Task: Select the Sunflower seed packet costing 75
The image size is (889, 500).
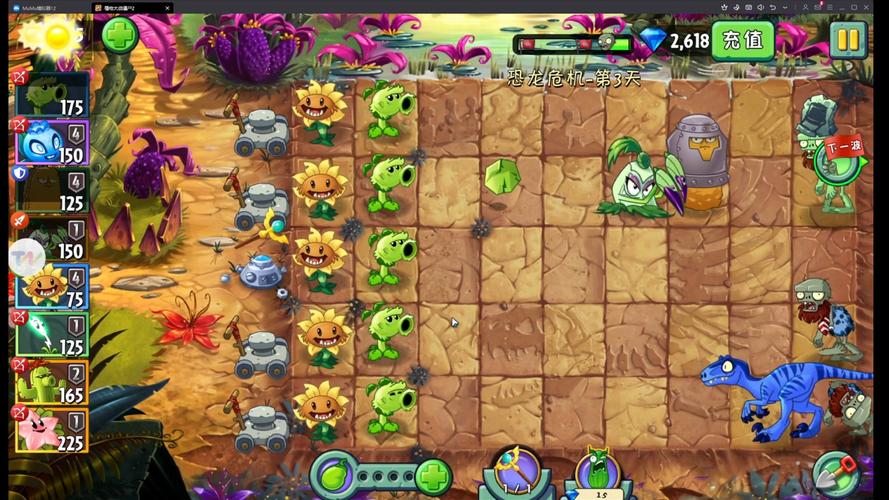Action: [x=52, y=286]
